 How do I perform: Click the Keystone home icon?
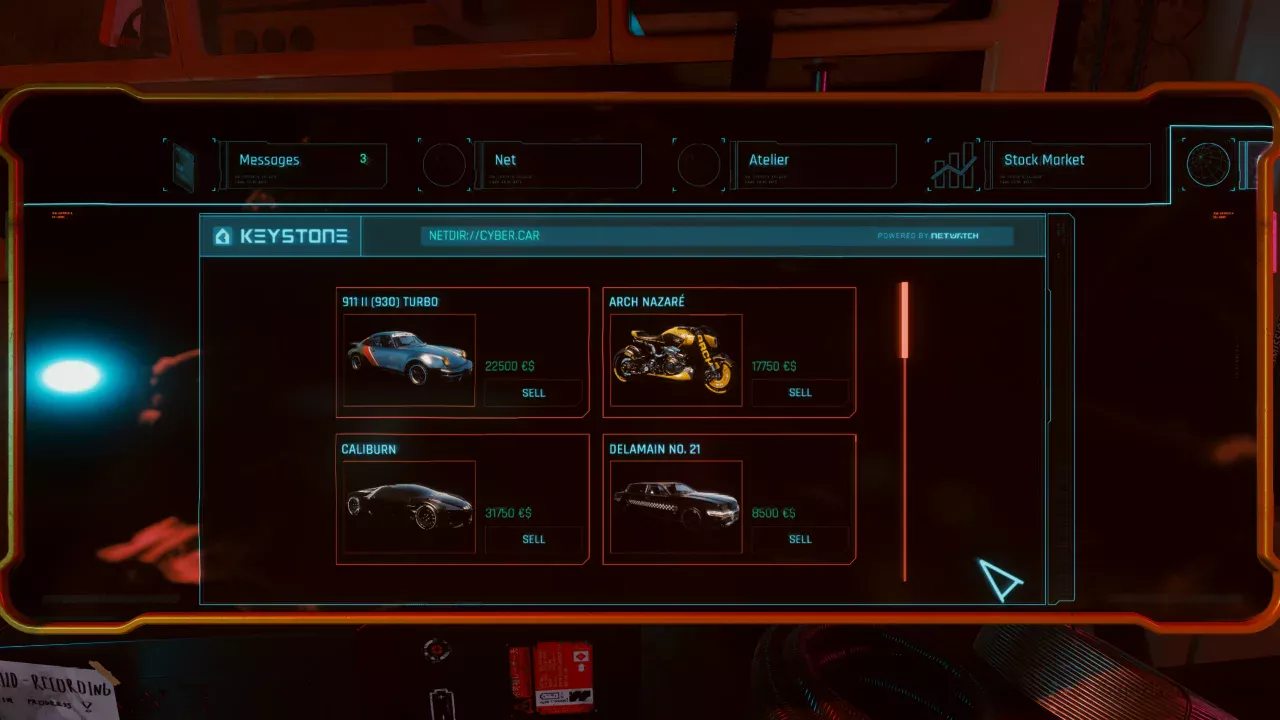(222, 235)
